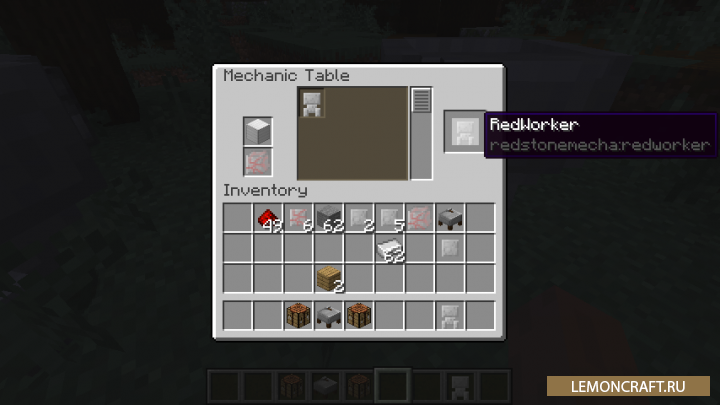This screenshot has height=405, width=720.
Task: Pick up the oak planks stack
Action: pyautogui.click(x=329, y=277)
